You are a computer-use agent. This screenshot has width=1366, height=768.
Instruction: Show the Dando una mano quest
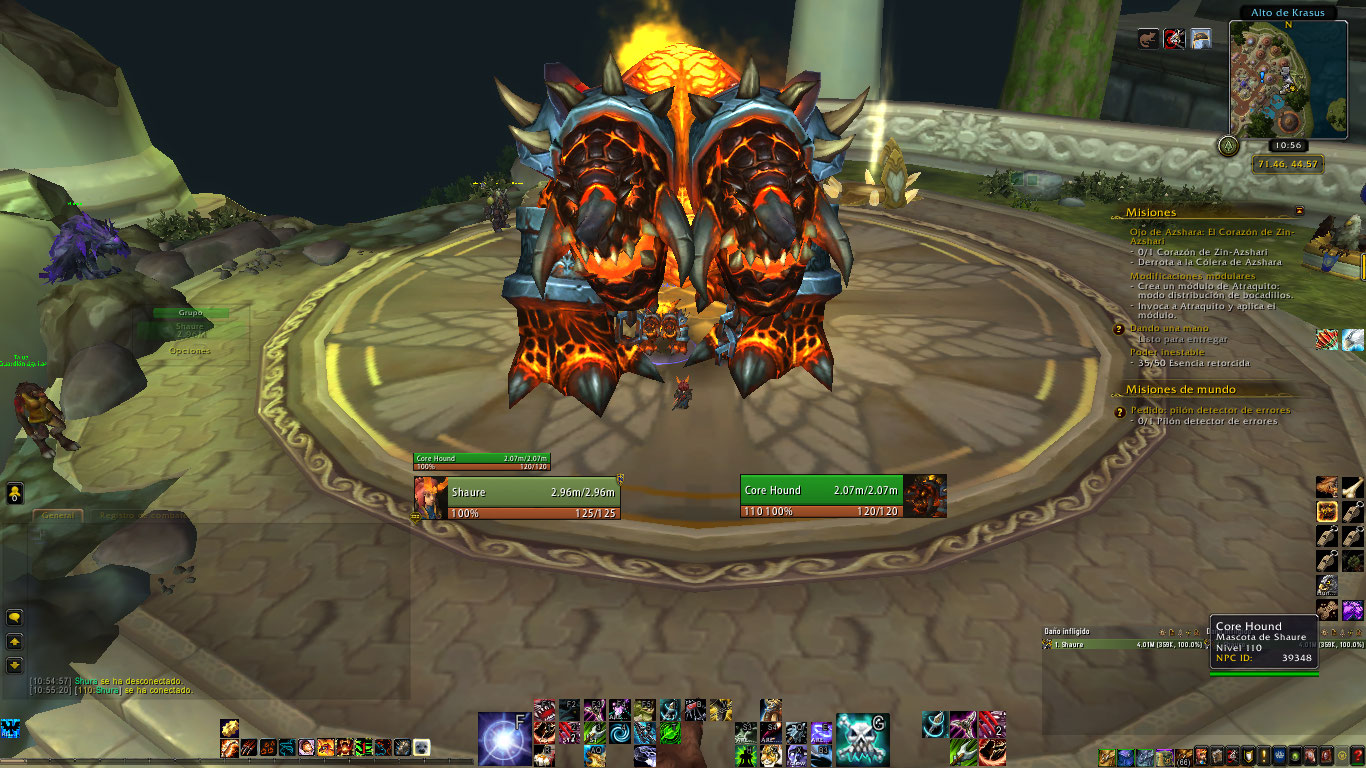click(1169, 328)
